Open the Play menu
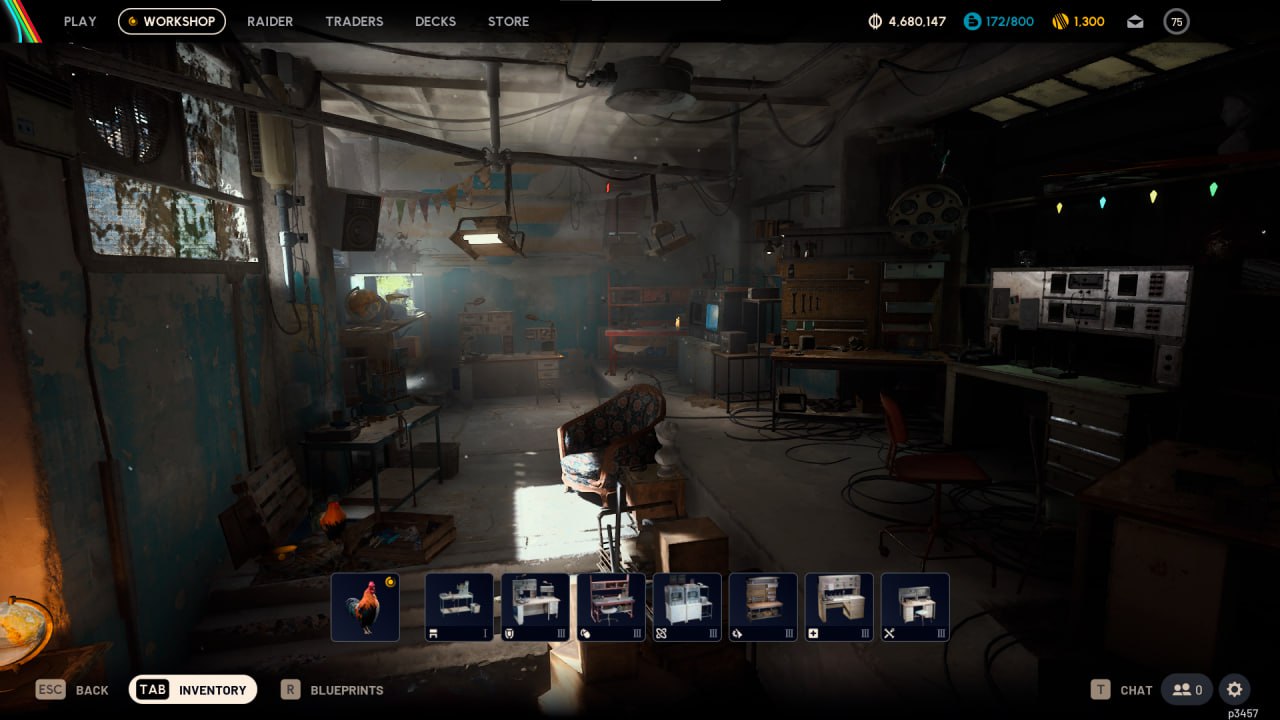 click(80, 21)
